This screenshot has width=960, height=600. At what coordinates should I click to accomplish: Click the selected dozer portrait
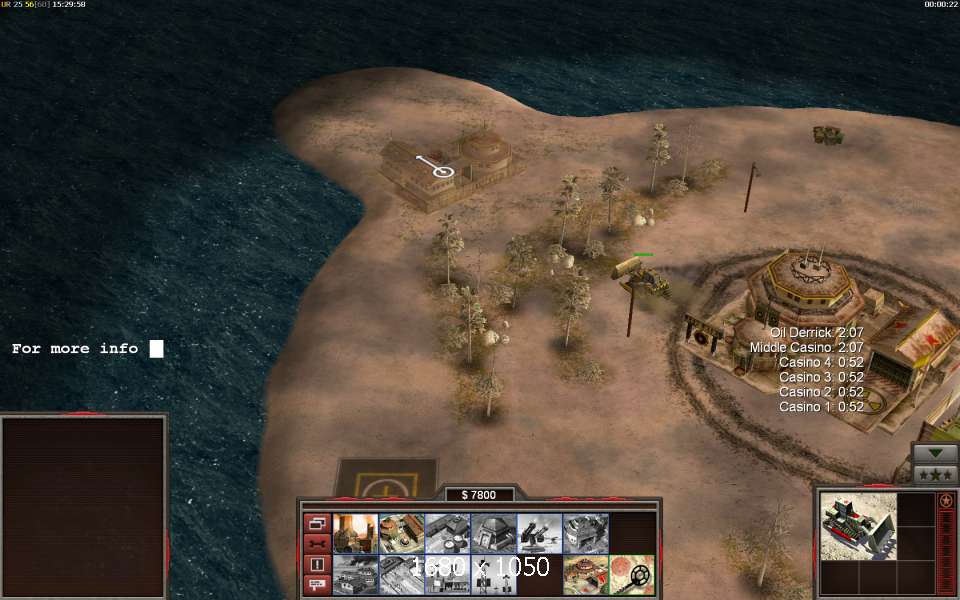click(x=857, y=526)
